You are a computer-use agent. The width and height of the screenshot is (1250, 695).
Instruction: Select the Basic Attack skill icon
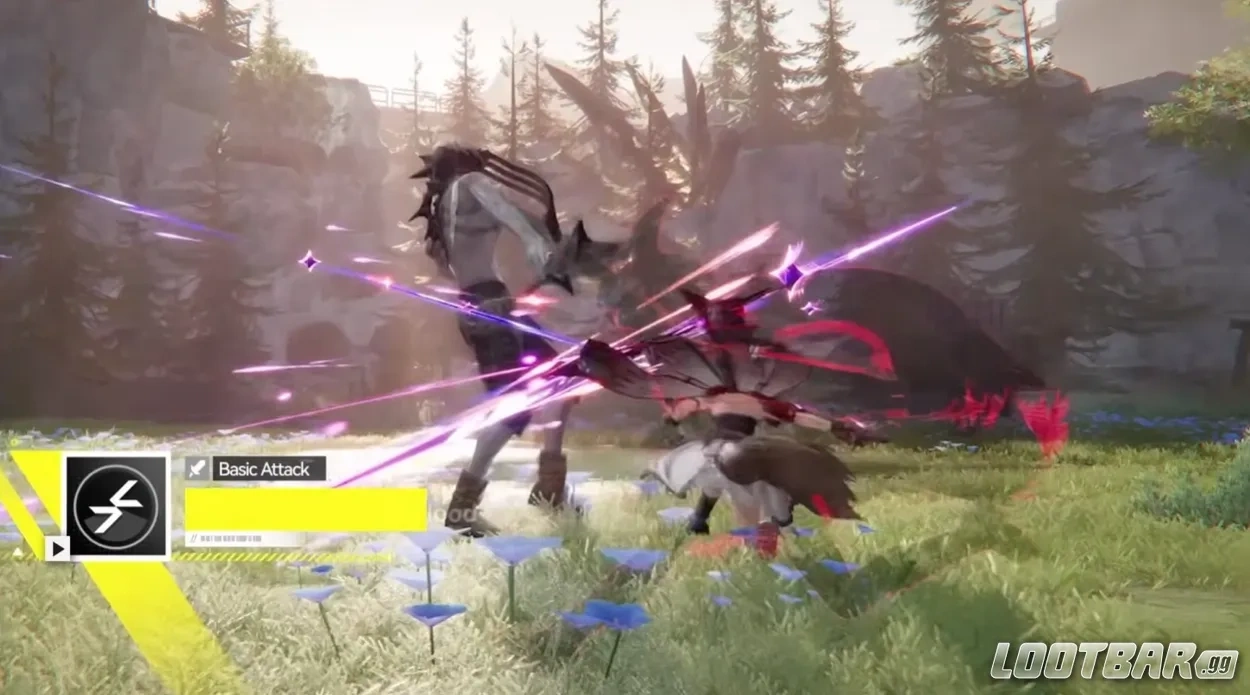(117, 506)
